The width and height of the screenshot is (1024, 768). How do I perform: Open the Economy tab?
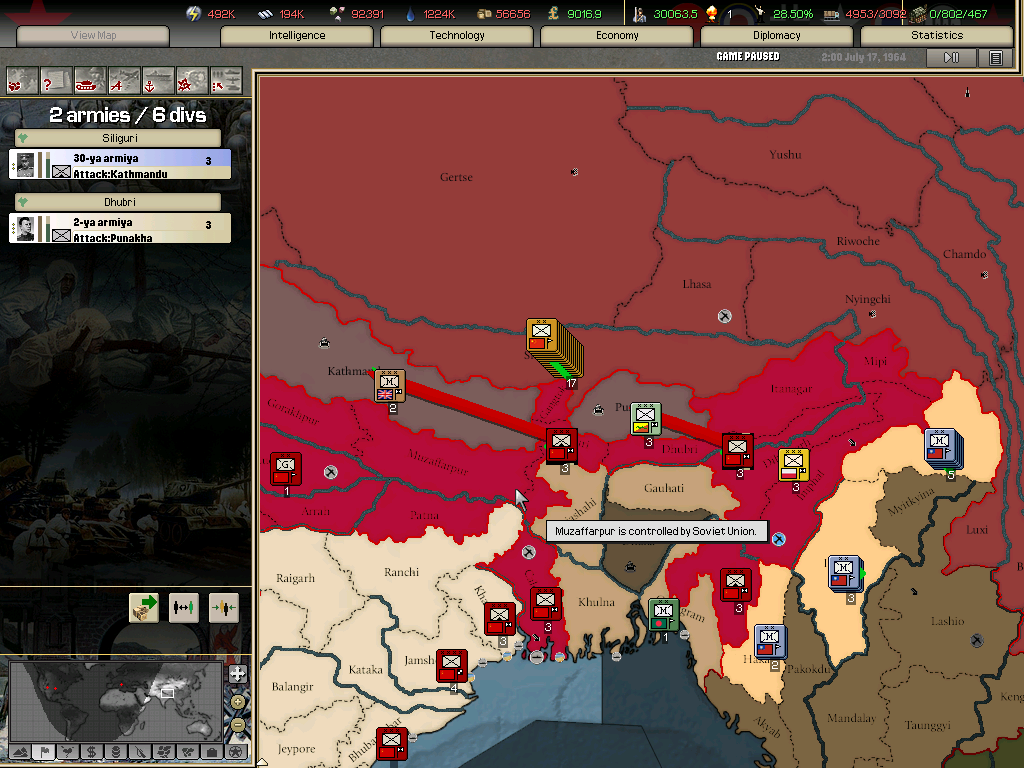tap(617, 36)
